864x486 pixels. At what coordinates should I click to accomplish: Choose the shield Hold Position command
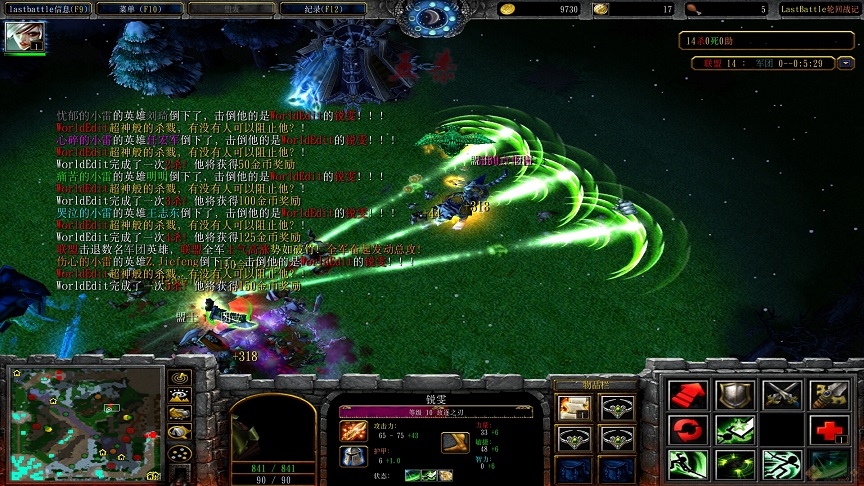click(x=735, y=395)
